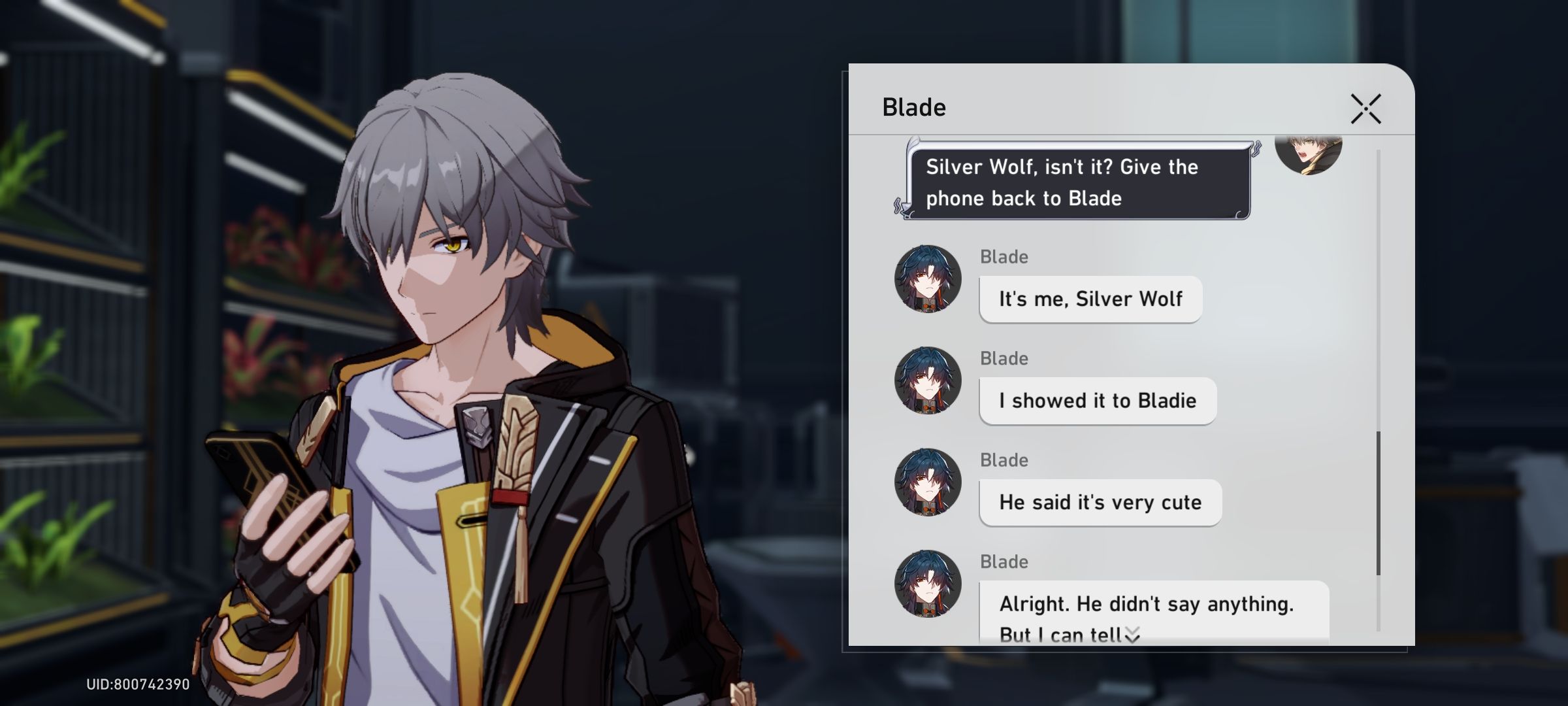The height and width of the screenshot is (706, 1568).
Task: Click Blade's avatar by the 'Alright' message
Action: click(x=928, y=583)
